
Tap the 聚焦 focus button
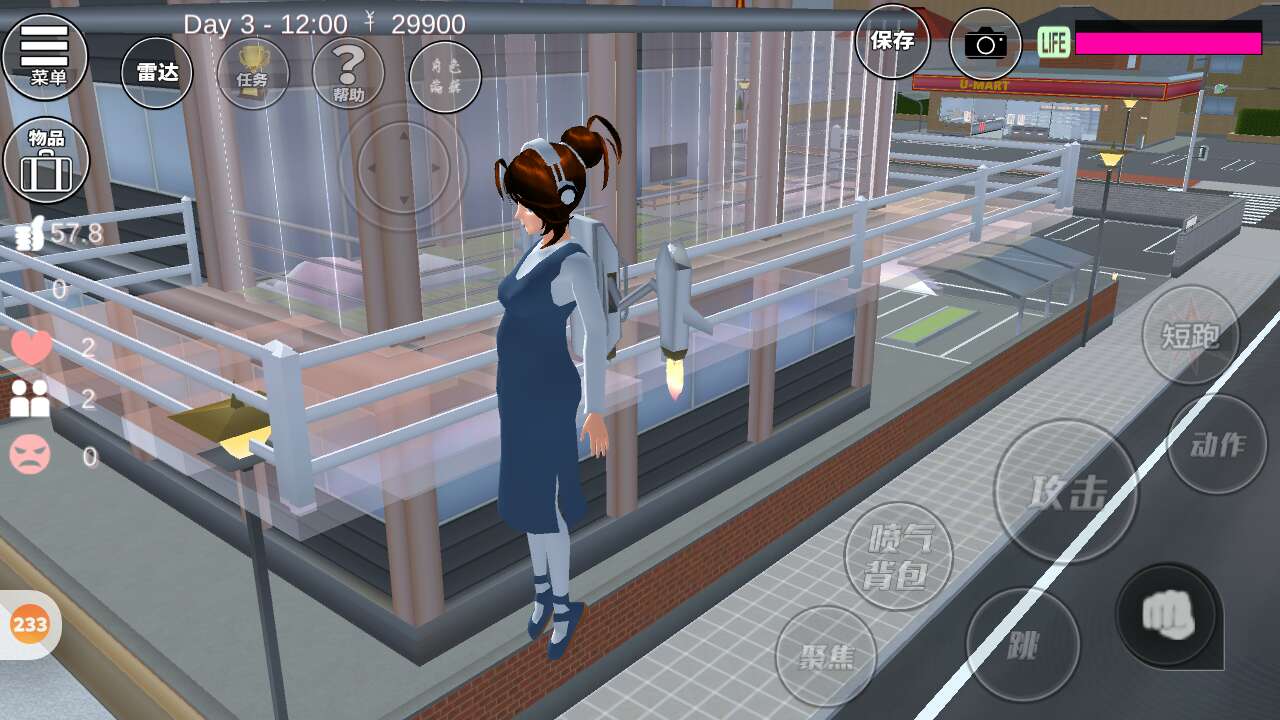[826, 656]
